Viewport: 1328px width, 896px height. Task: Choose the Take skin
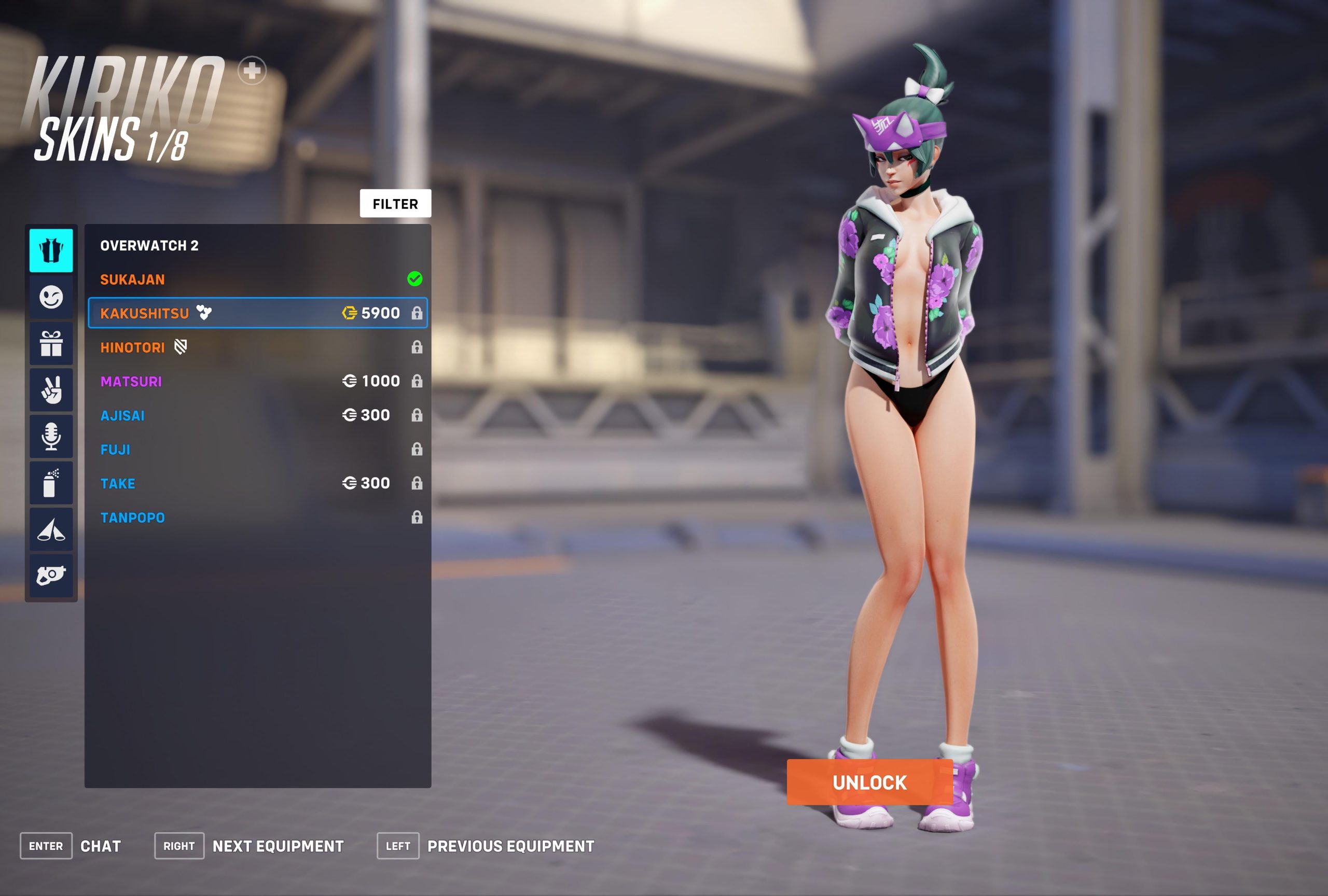coord(257,483)
